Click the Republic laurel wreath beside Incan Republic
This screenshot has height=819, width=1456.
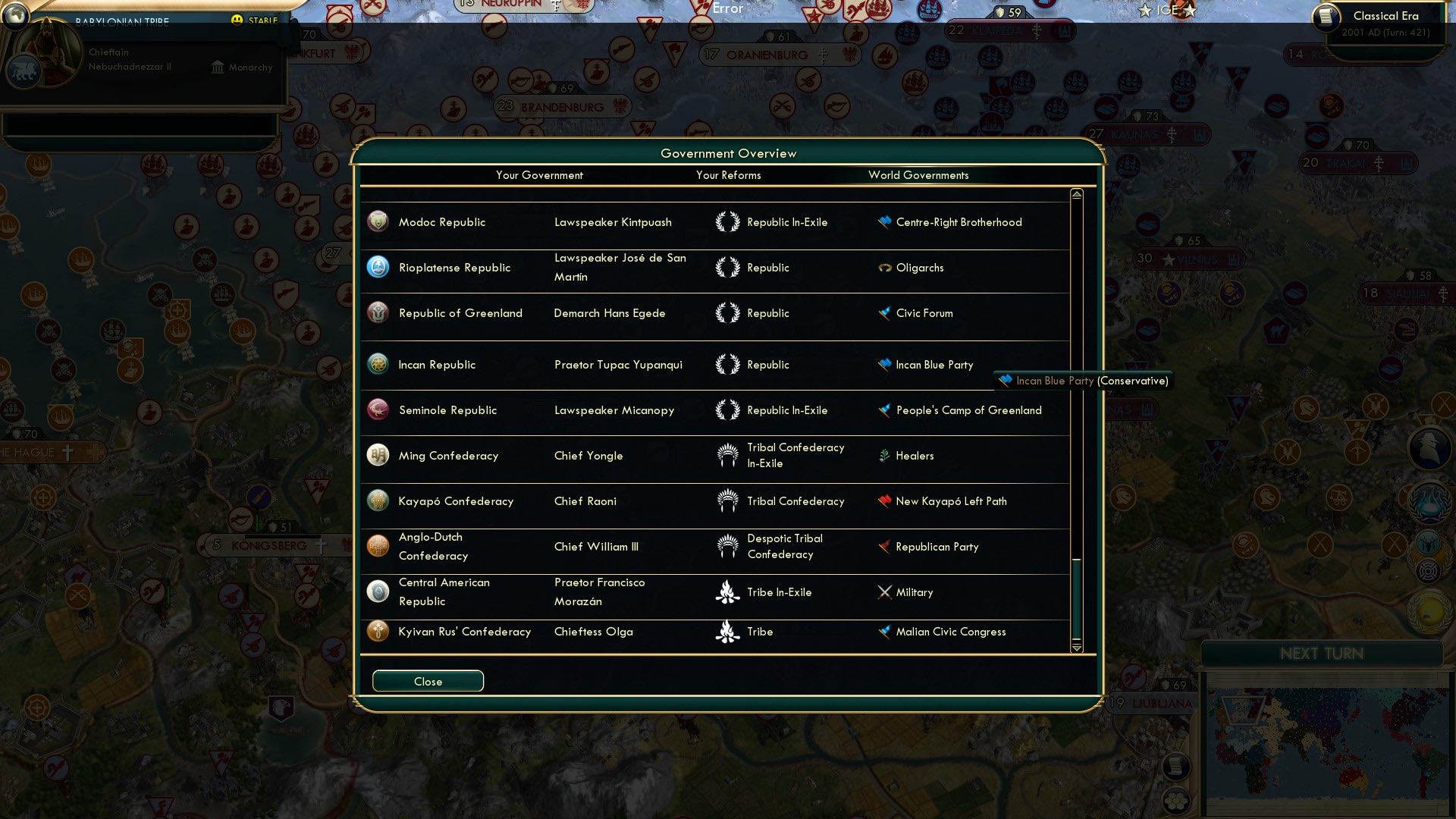coord(729,365)
